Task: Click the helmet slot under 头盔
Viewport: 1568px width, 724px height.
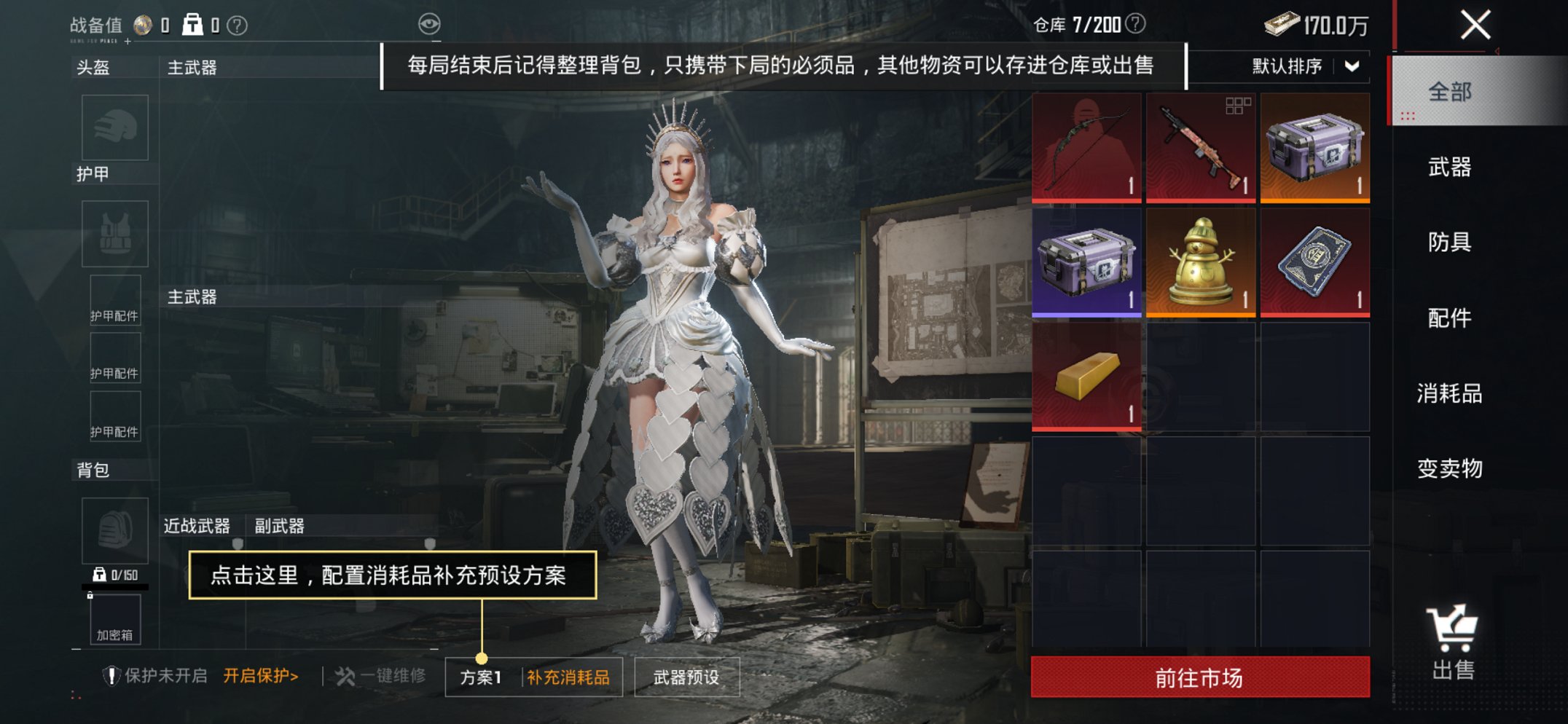Action: click(114, 127)
